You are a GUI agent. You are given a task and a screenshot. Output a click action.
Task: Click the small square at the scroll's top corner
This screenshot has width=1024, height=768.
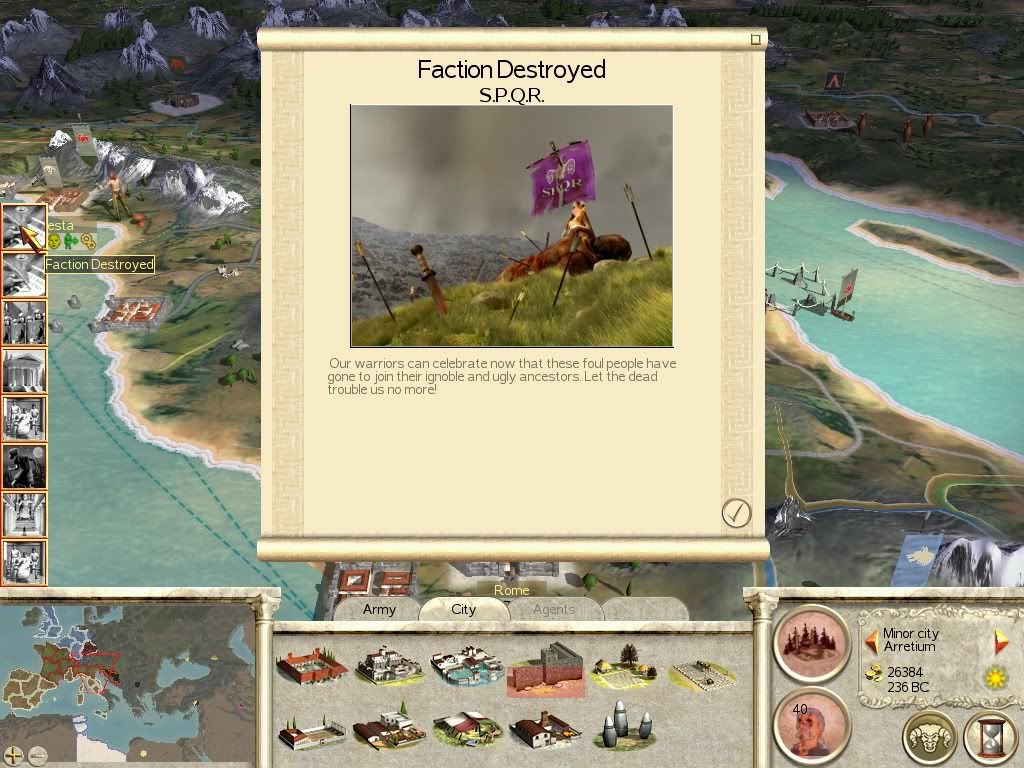[756, 40]
